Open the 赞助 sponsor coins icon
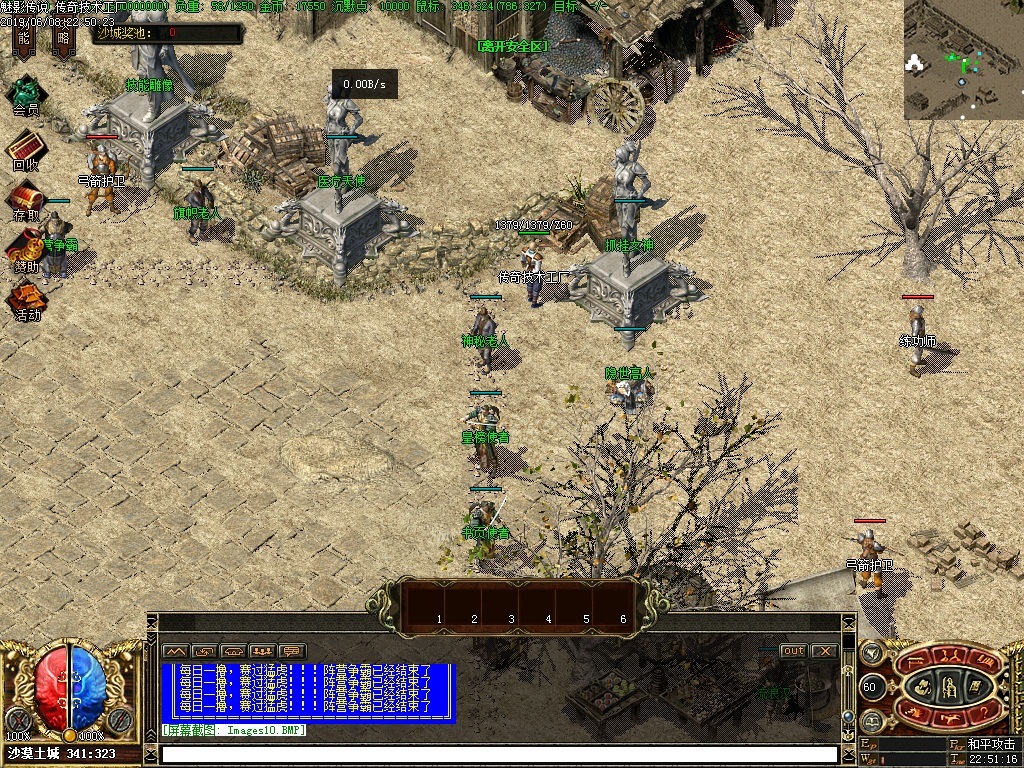 tap(26, 248)
